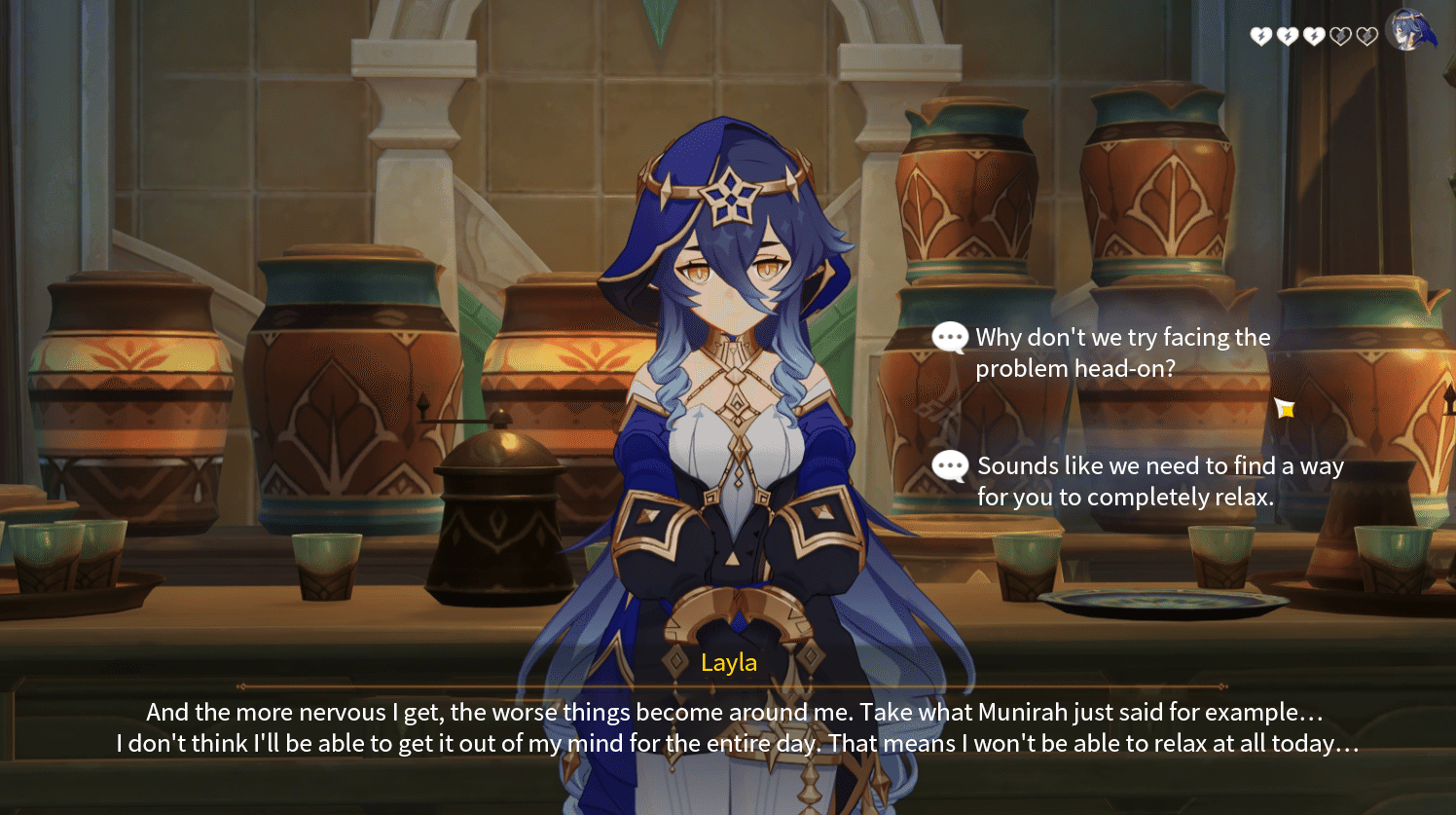
Task: Click the fourth, unfilled heart outline icon
Action: coord(1339,36)
